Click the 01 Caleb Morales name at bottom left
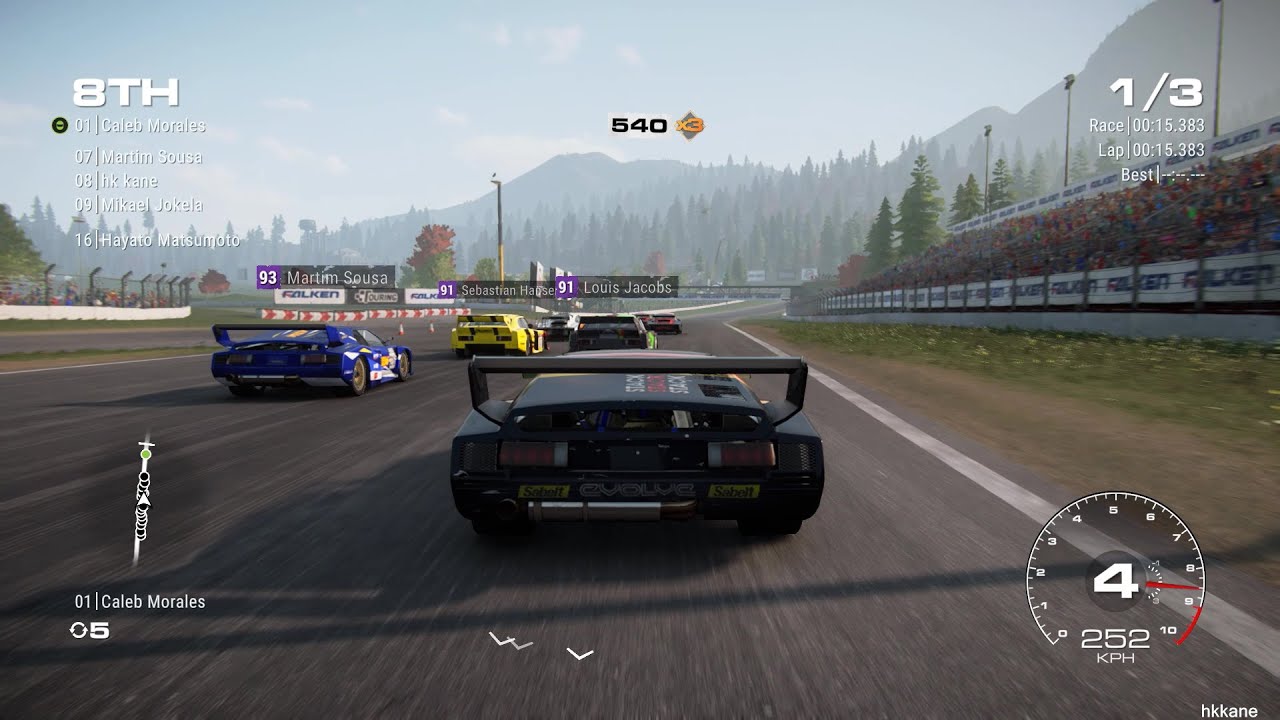 [140, 601]
